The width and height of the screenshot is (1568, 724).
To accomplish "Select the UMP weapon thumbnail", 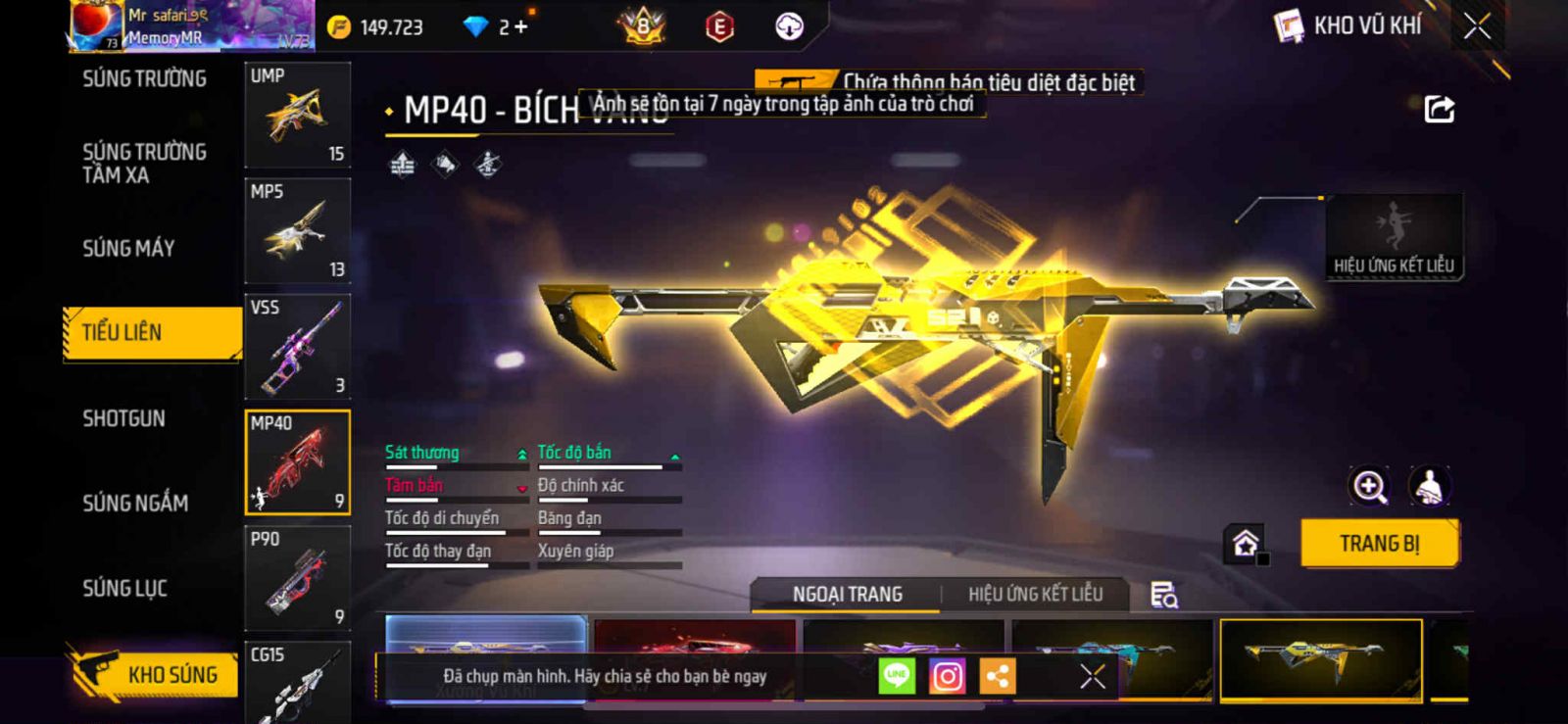I will [x=297, y=116].
